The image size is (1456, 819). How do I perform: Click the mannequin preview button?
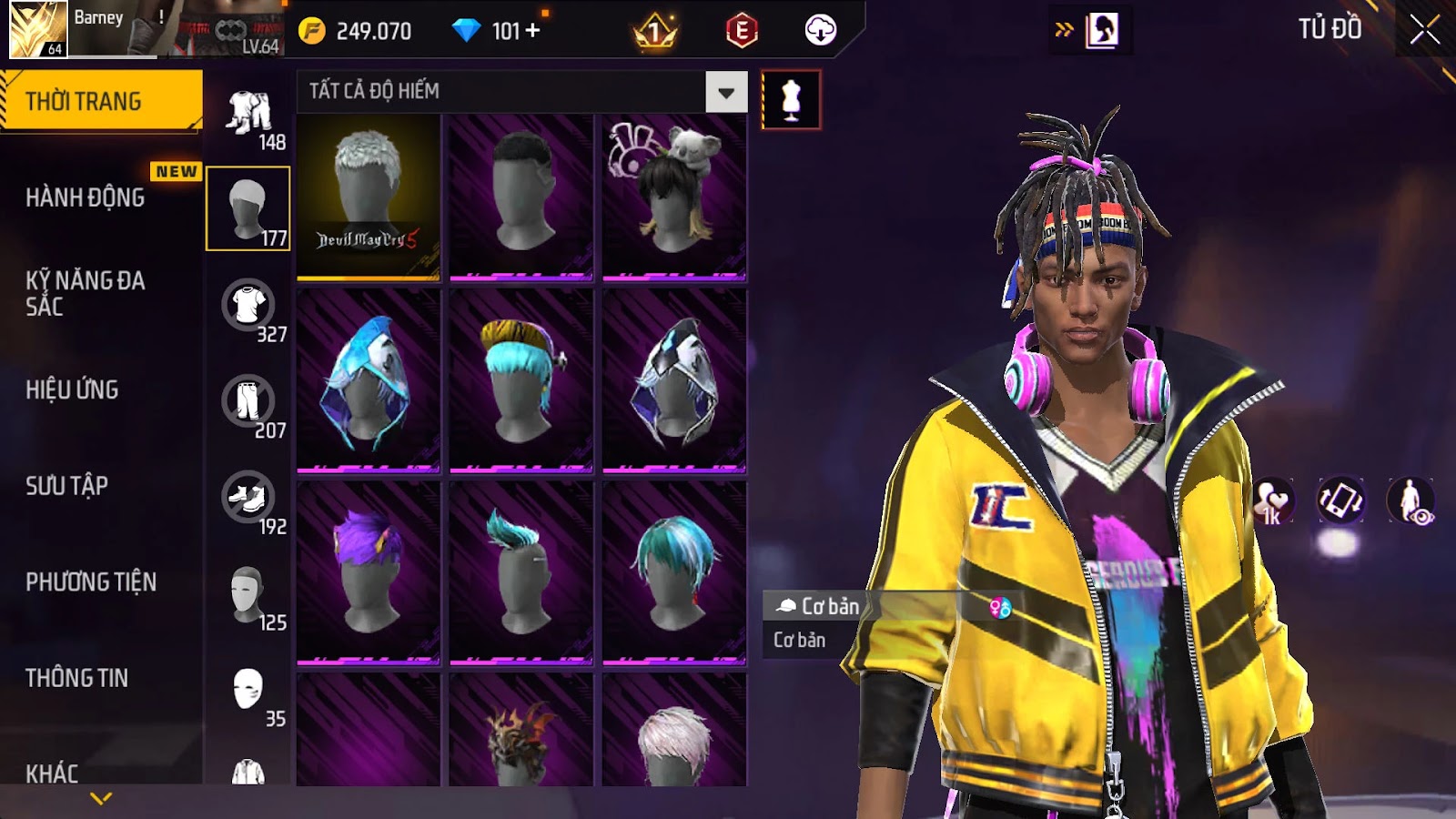791,100
